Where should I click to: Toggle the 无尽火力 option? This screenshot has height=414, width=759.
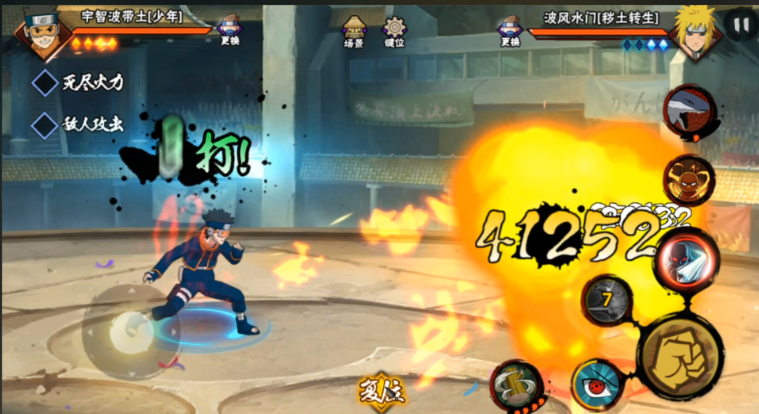point(46,83)
